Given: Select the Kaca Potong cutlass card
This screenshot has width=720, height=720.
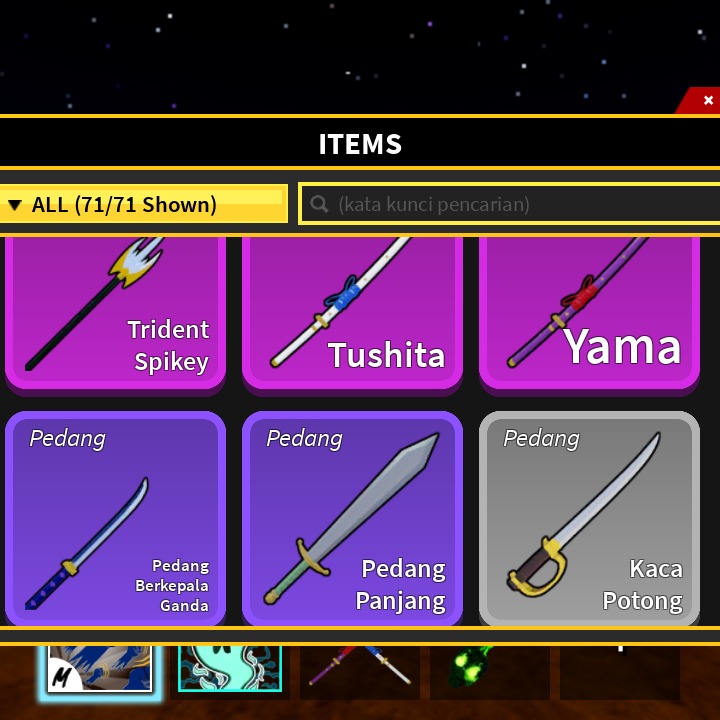Looking at the screenshot, I should (589, 518).
